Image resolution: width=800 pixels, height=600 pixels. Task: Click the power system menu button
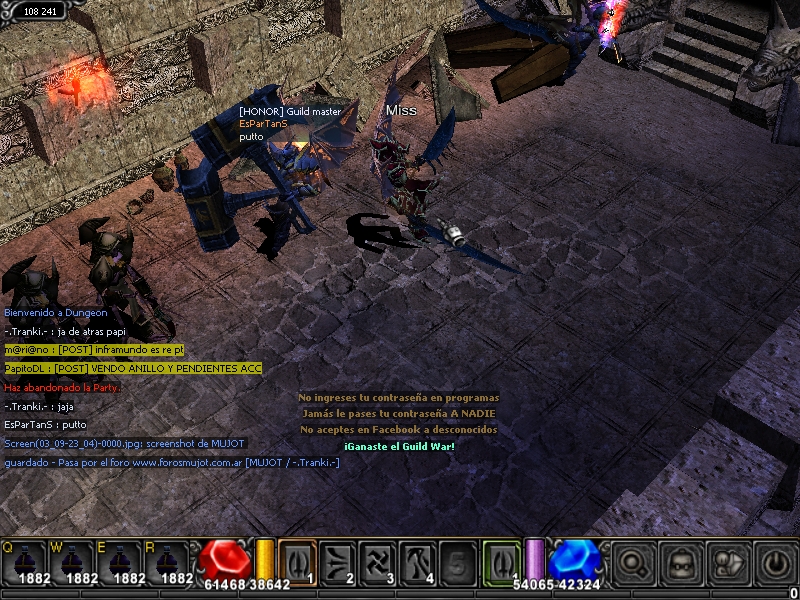(x=776, y=562)
